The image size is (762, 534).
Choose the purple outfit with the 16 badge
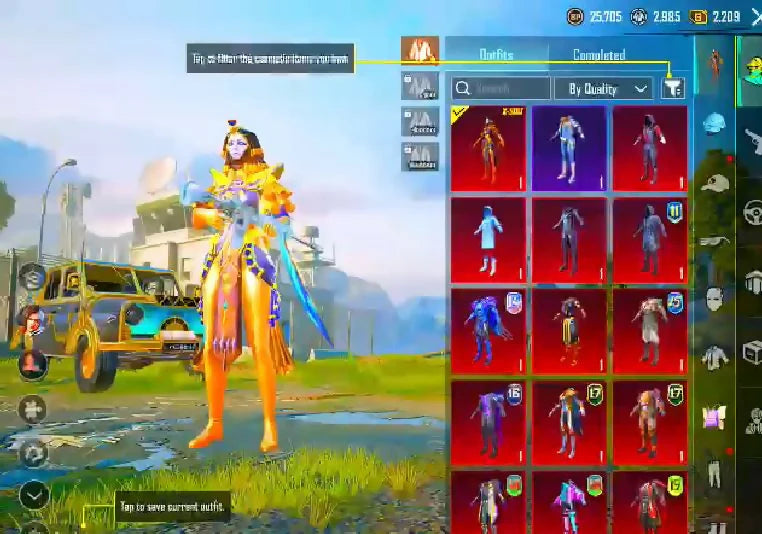coord(488,421)
